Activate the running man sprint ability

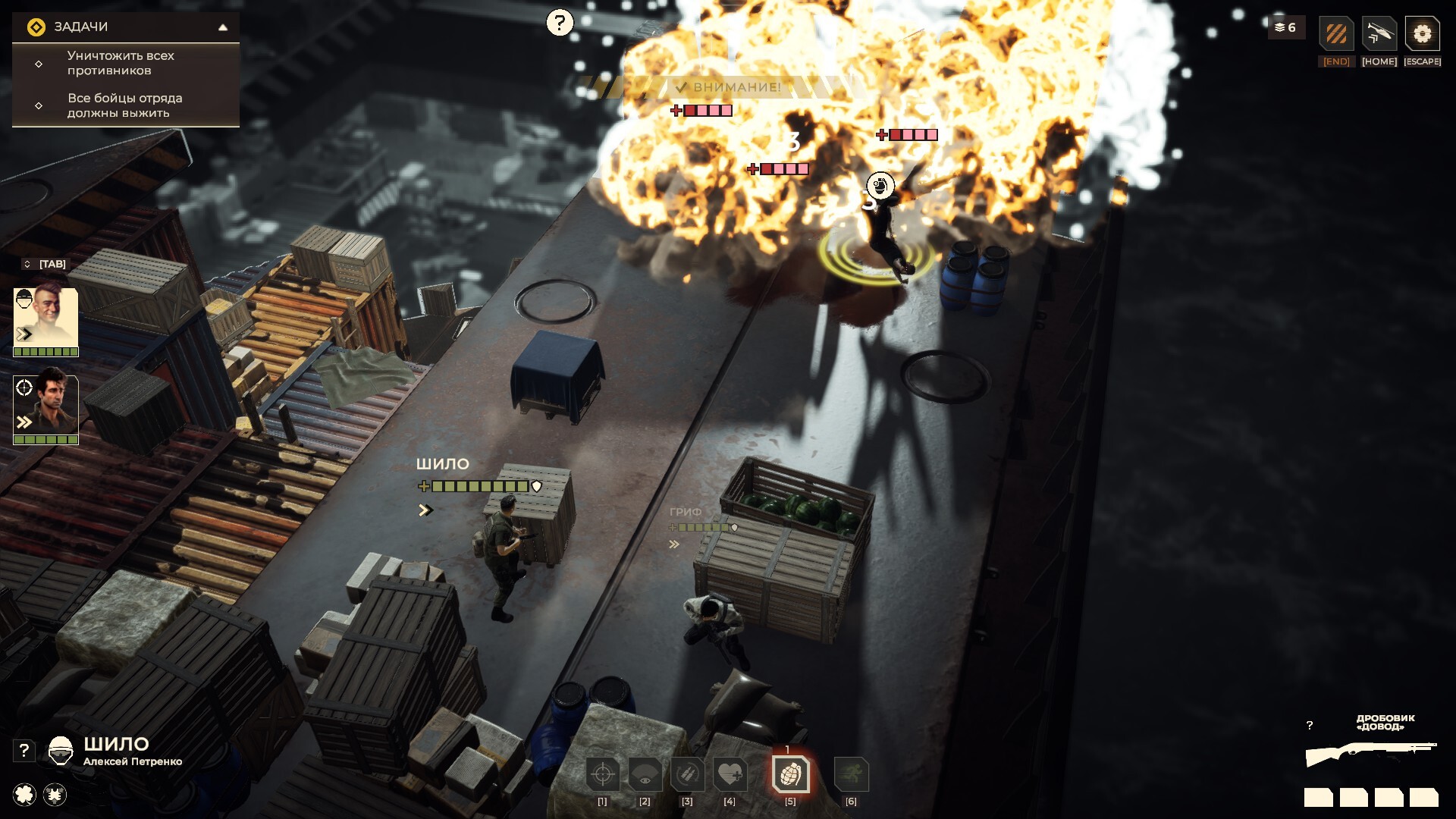point(851,774)
